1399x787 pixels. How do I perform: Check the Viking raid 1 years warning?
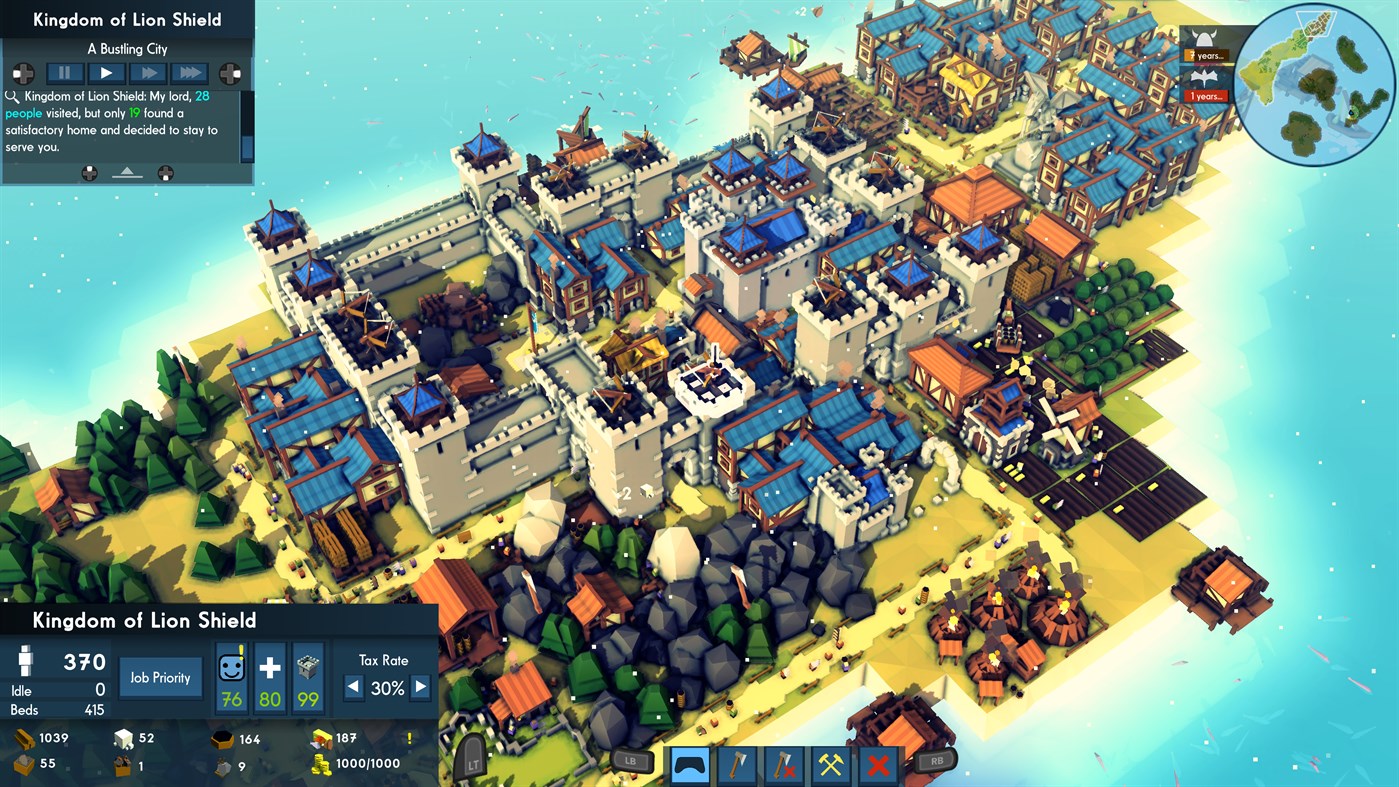coord(1205,95)
